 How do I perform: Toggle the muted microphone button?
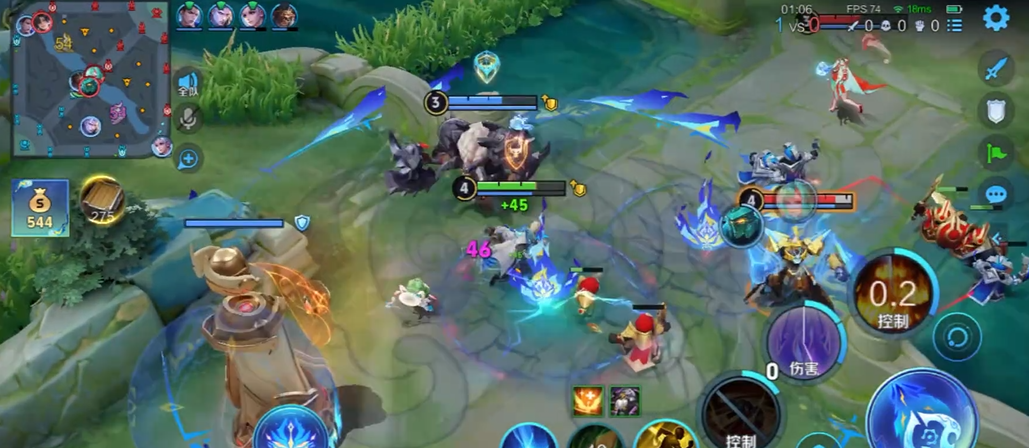[187, 120]
